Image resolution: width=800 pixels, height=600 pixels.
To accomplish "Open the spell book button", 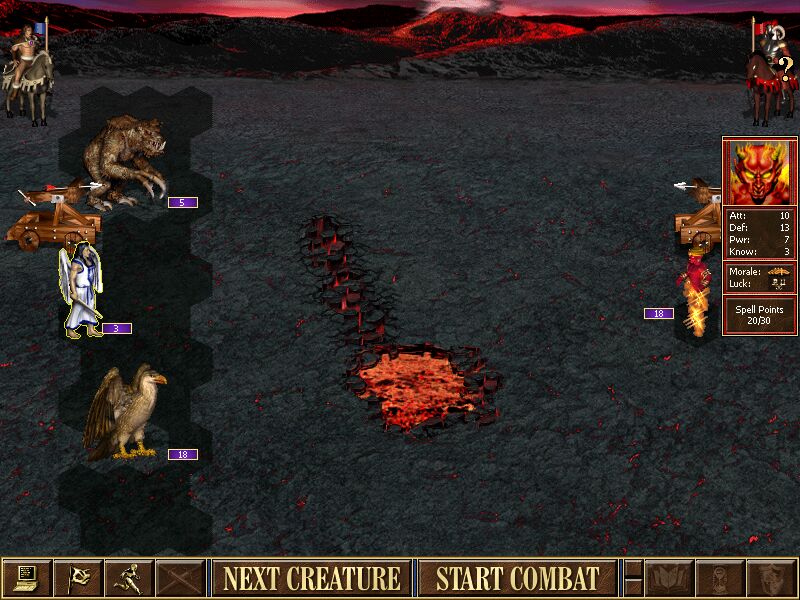I will 669,578.
